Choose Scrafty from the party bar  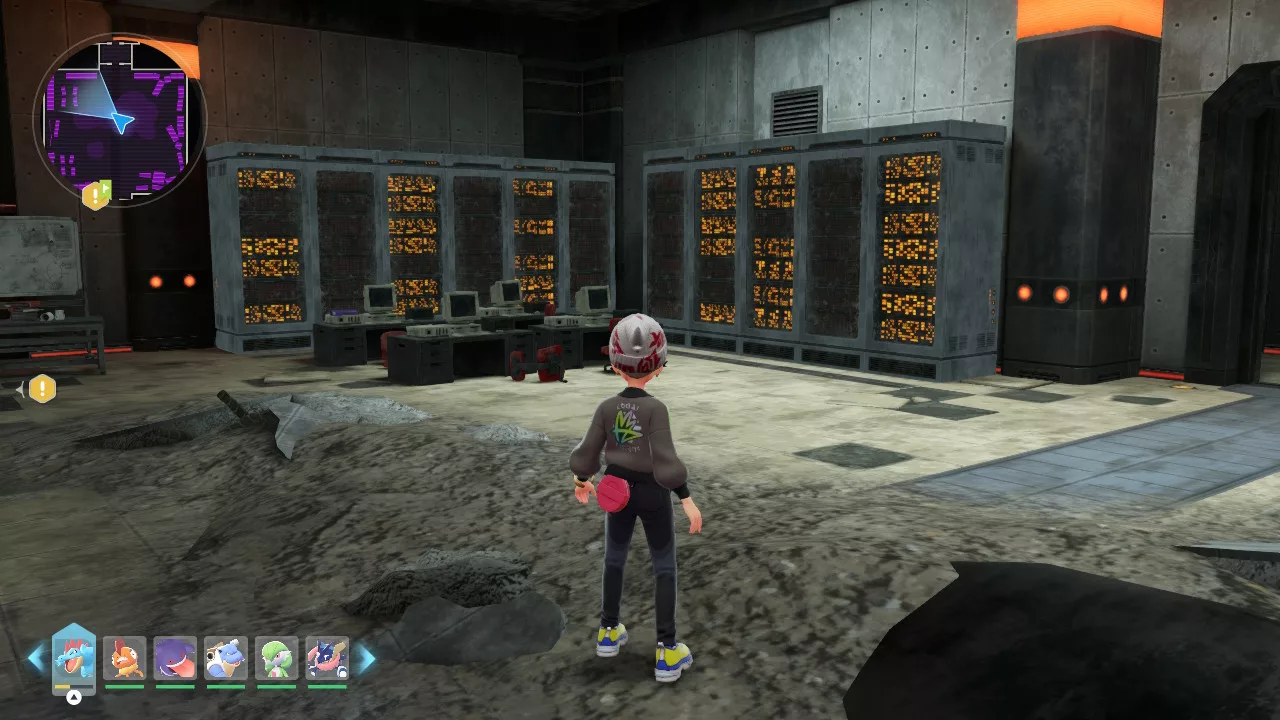pyautogui.click(x=125, y=658)
